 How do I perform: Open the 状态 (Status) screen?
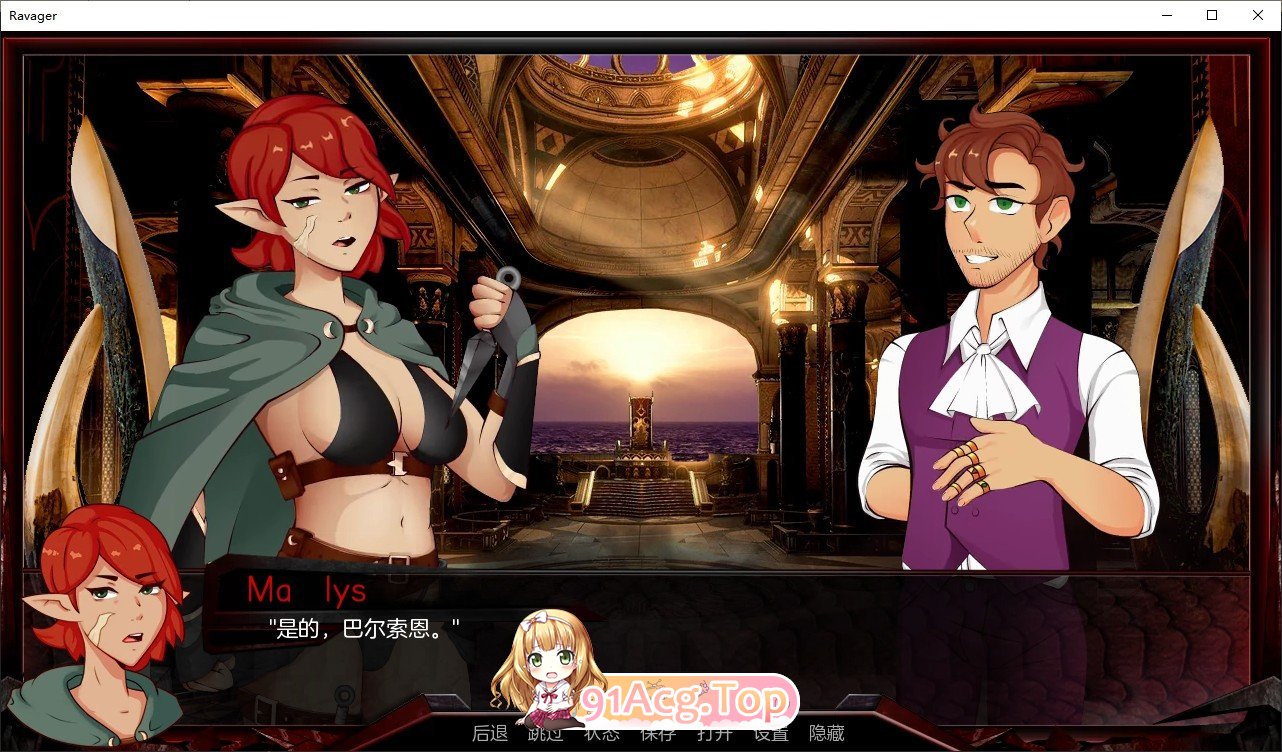click(600, 733)
